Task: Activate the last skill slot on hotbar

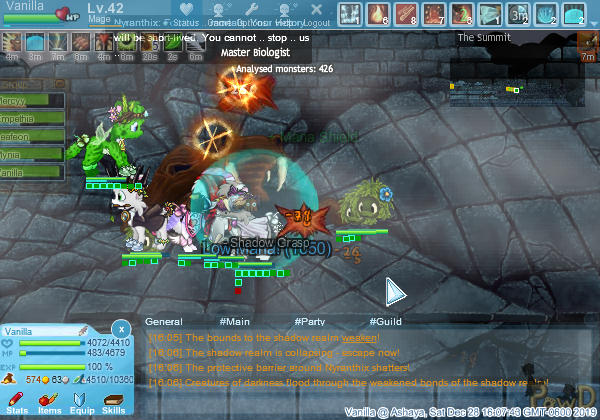Action: [574, 14]
